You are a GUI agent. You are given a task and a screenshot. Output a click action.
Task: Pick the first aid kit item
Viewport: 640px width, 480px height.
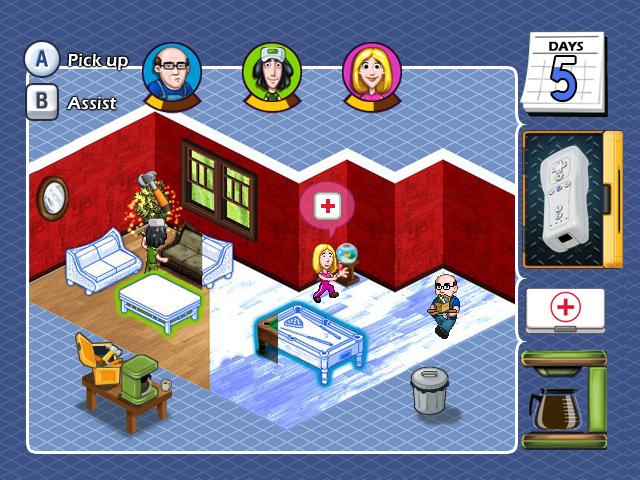click(x=565, y=310)
